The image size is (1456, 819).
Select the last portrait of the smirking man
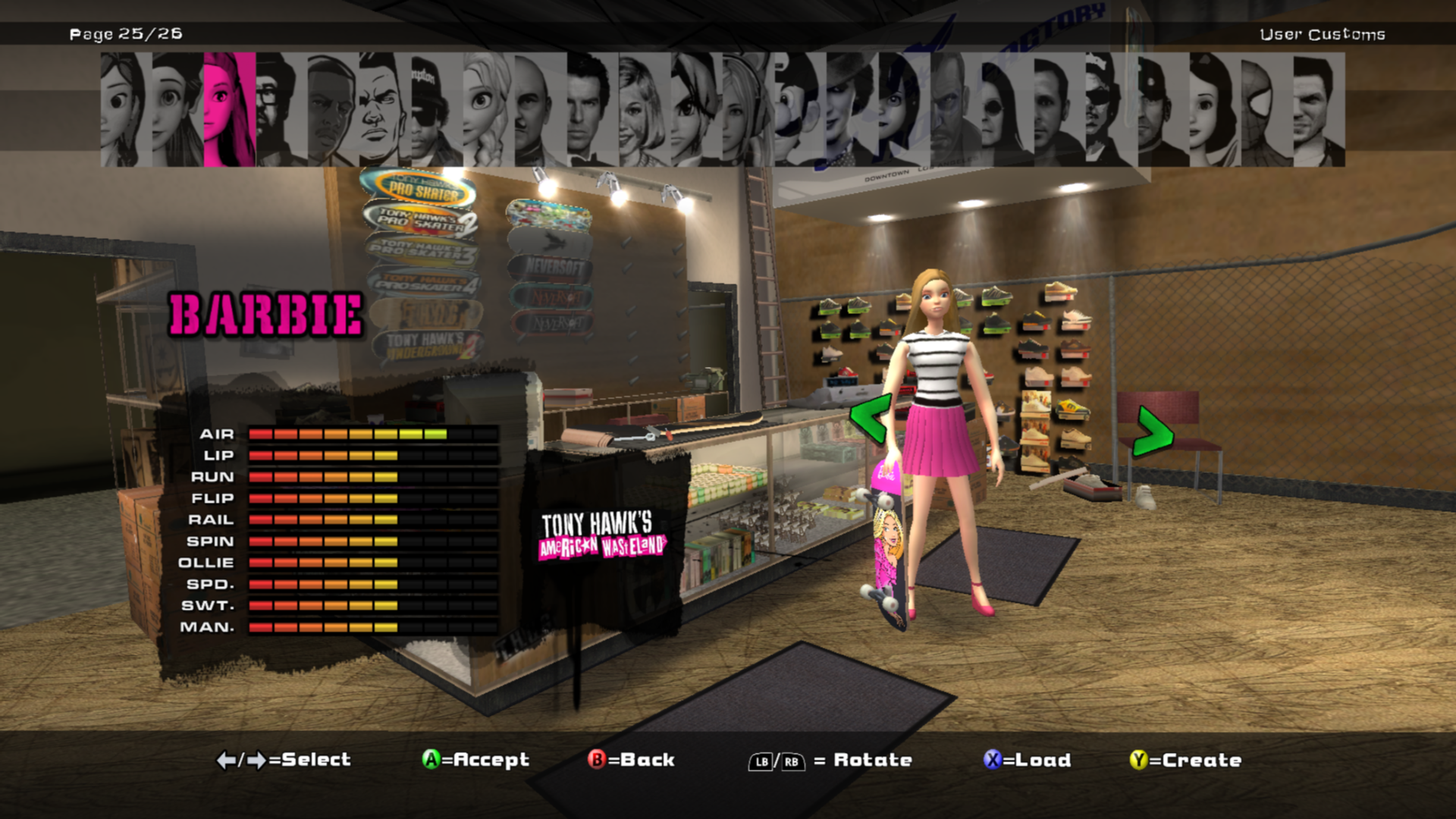pos(1318,109)
